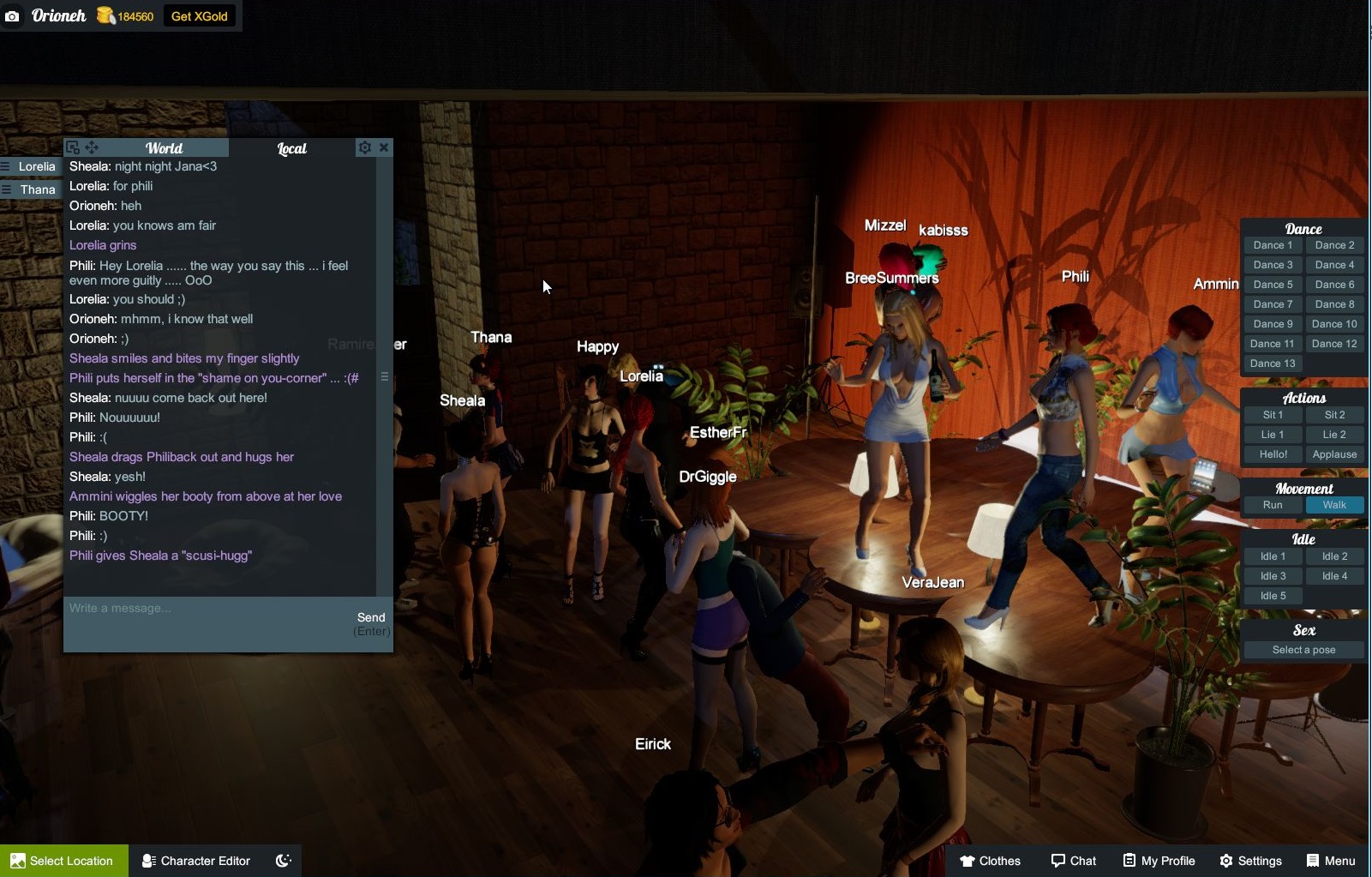This screenshot has width=1372, height=877.
Task: Perform the Applause action
Action: tap(1334, 454)
